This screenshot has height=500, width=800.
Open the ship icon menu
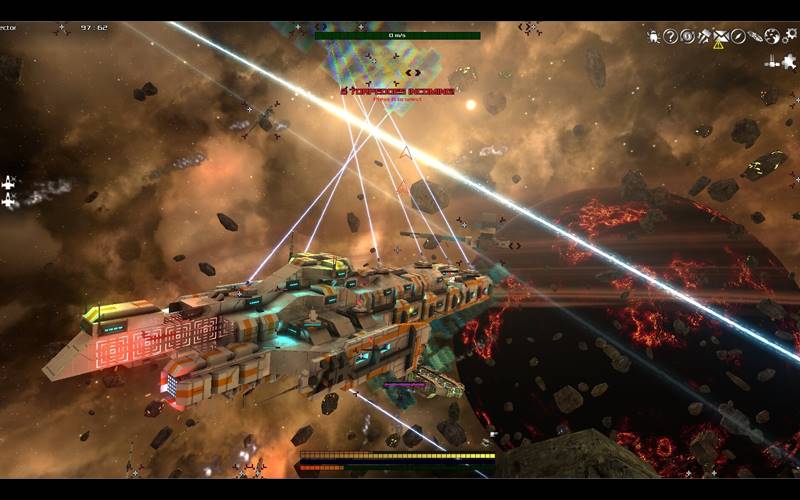755,37
